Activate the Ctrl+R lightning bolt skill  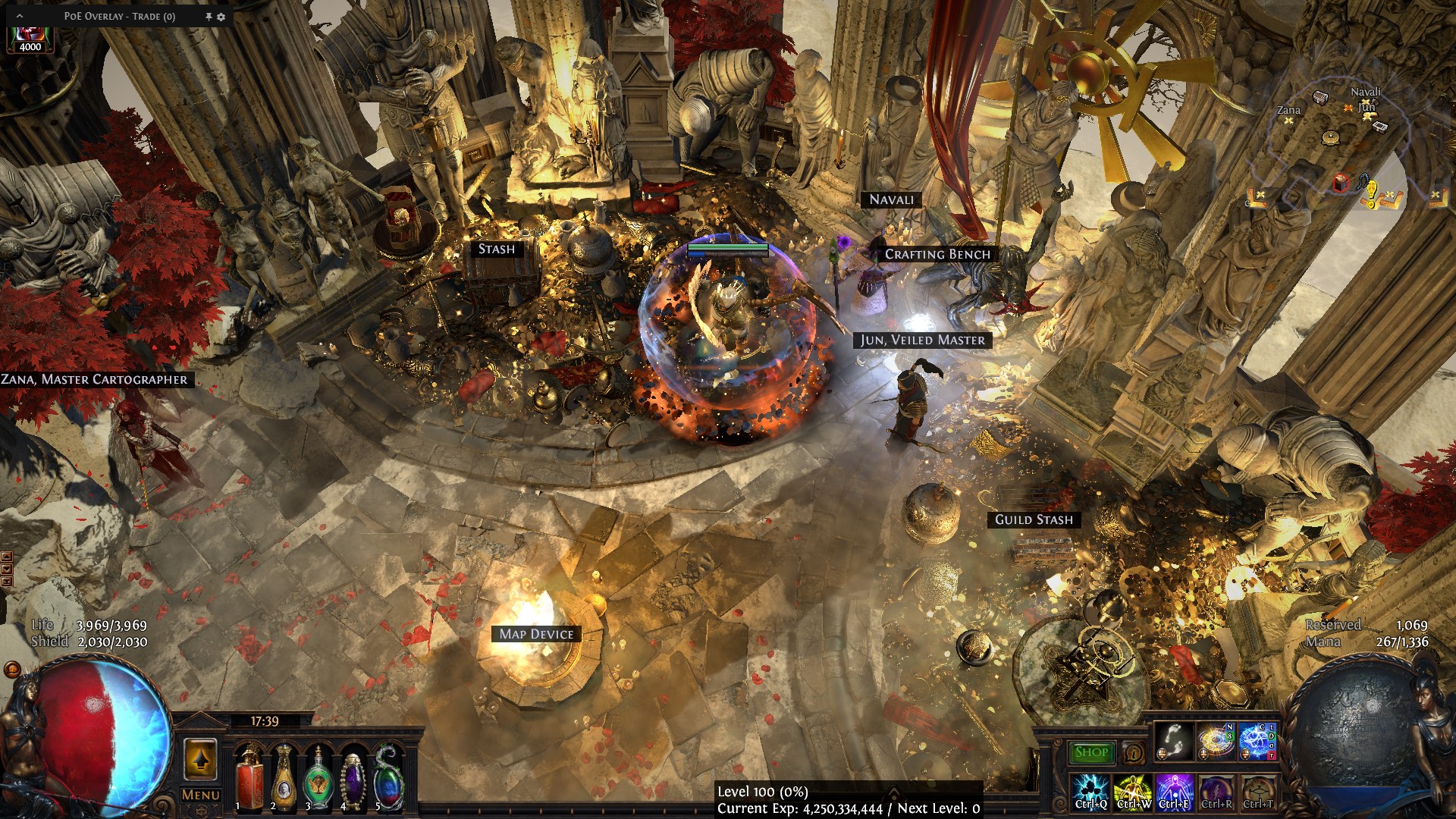[1216, 792]
